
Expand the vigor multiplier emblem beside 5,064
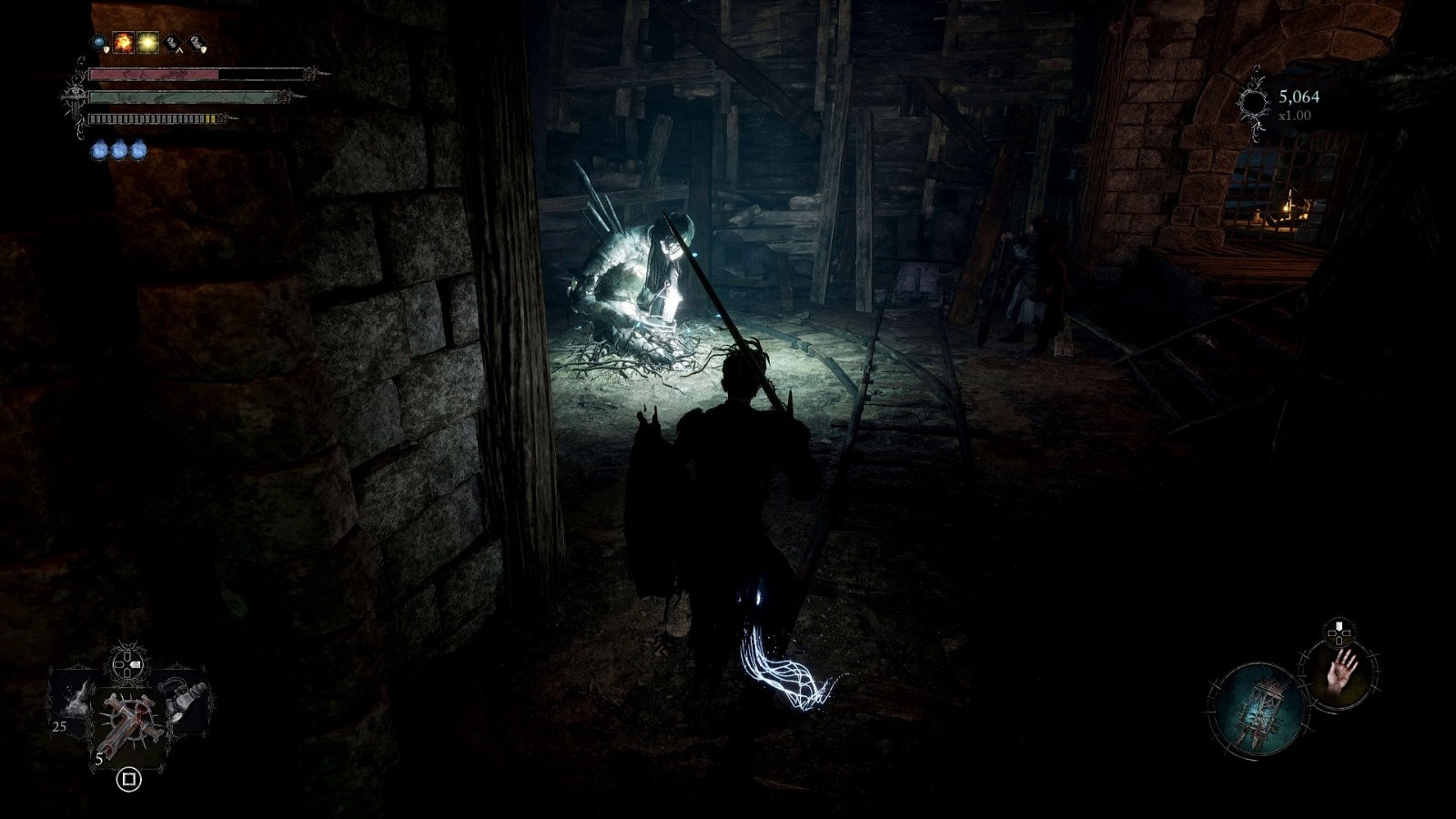(1253, 101)
